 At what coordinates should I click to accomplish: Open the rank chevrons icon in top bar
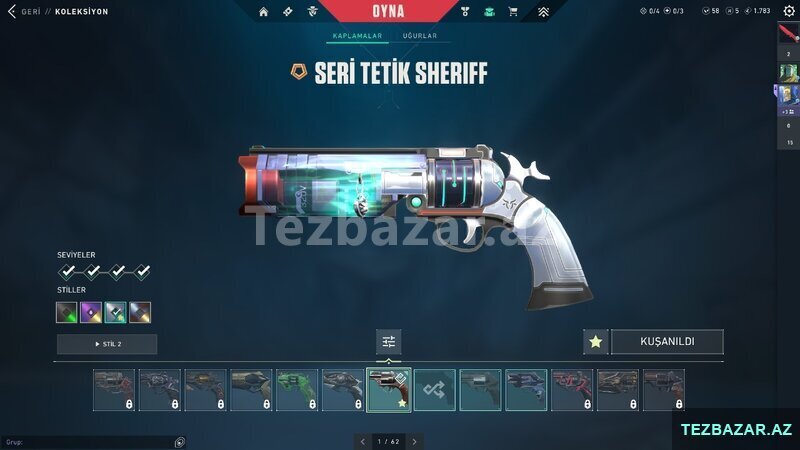543,12
